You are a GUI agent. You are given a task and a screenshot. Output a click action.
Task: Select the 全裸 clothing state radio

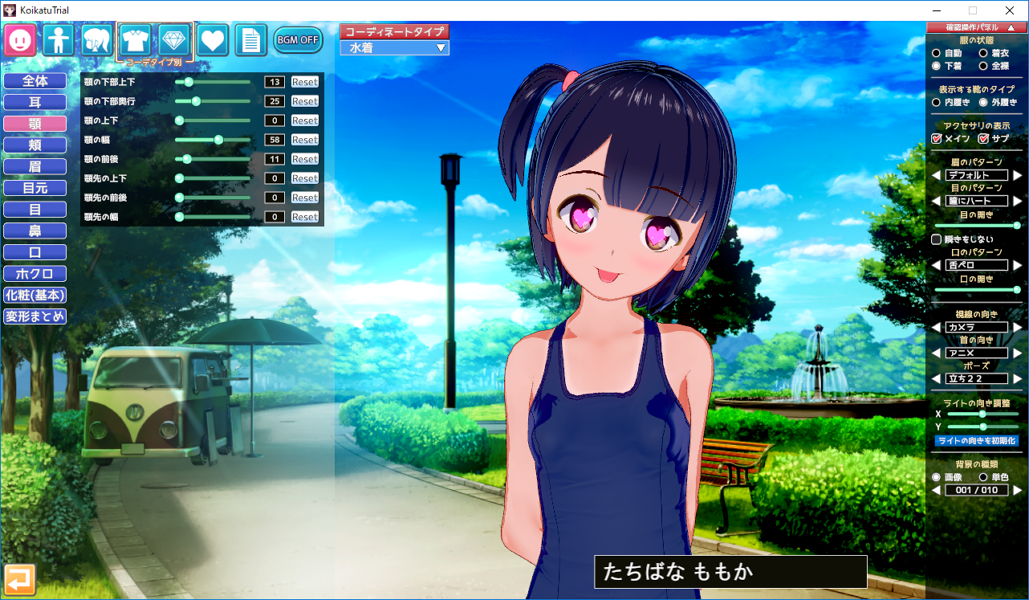pos(983,66)
